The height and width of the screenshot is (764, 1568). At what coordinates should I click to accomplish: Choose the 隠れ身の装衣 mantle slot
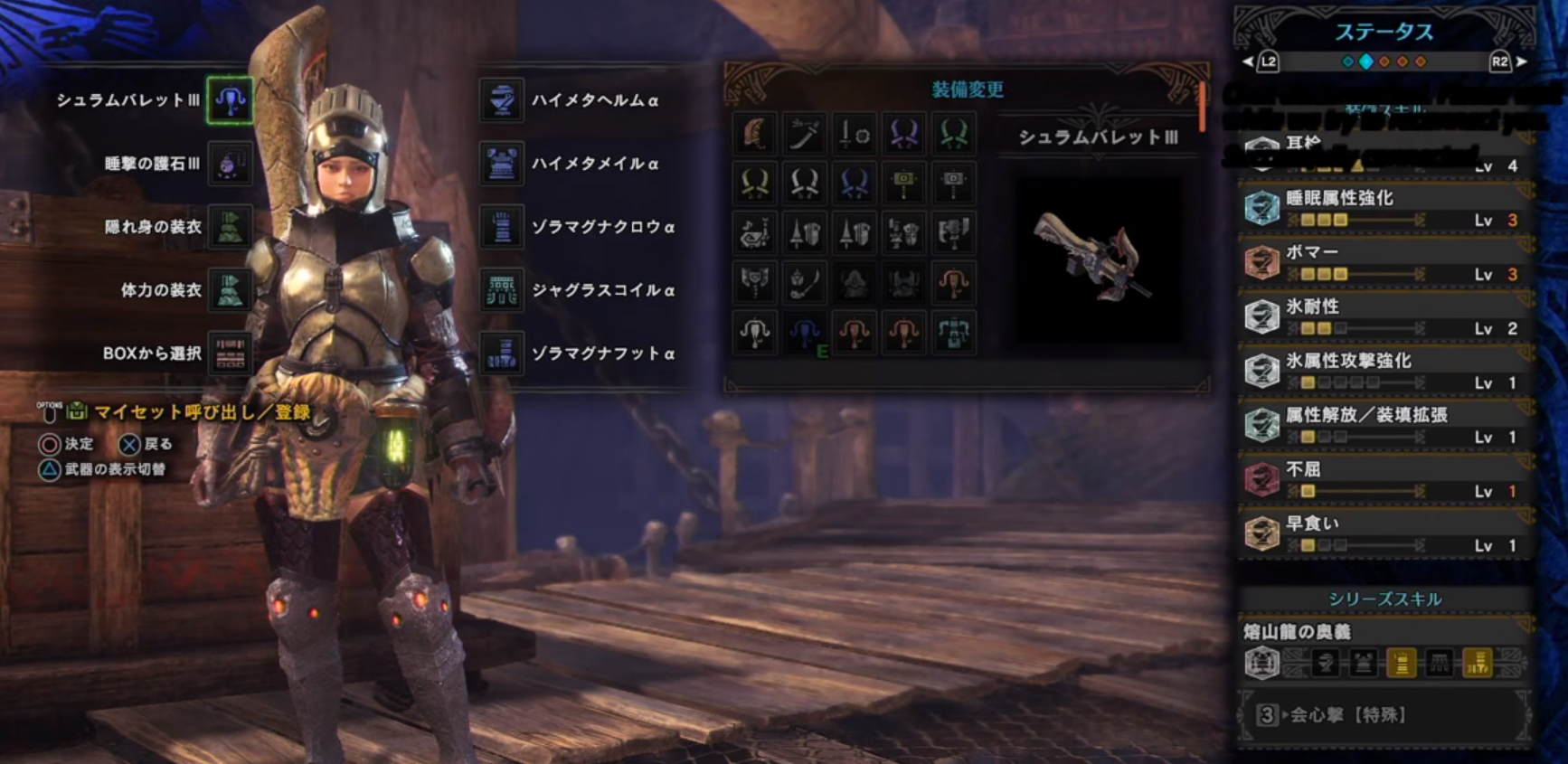230,227
